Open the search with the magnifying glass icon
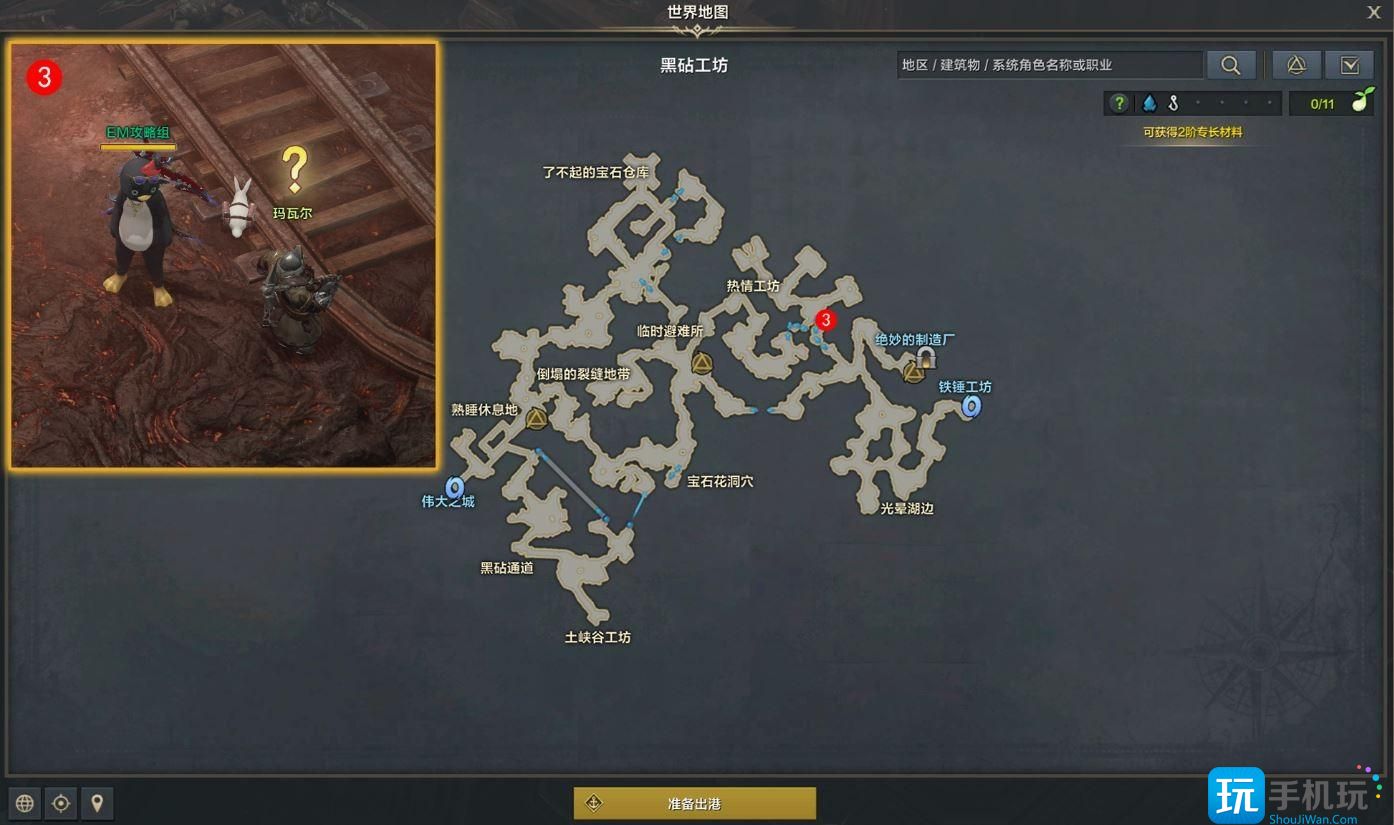The height and width of the screenshot is (825, 1394). click(x=1230, y=64)
